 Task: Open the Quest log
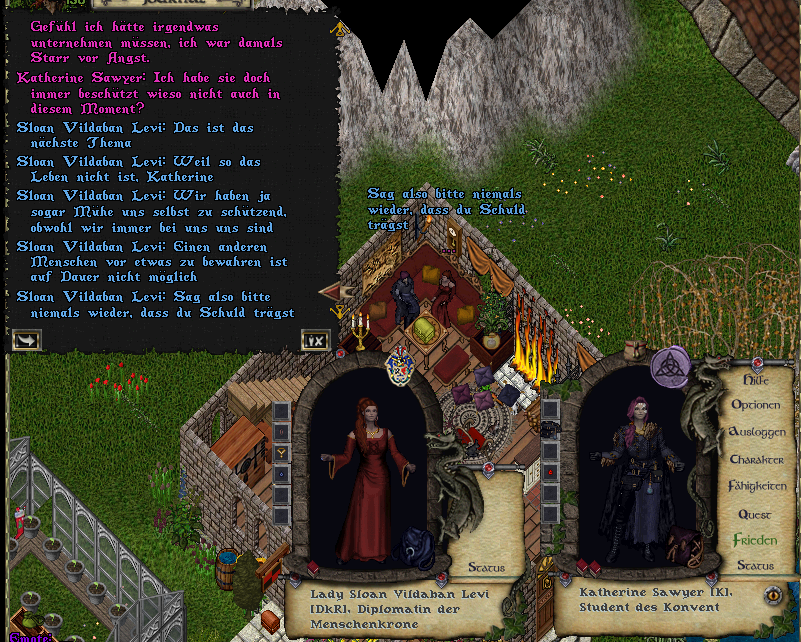click(755, 514)
